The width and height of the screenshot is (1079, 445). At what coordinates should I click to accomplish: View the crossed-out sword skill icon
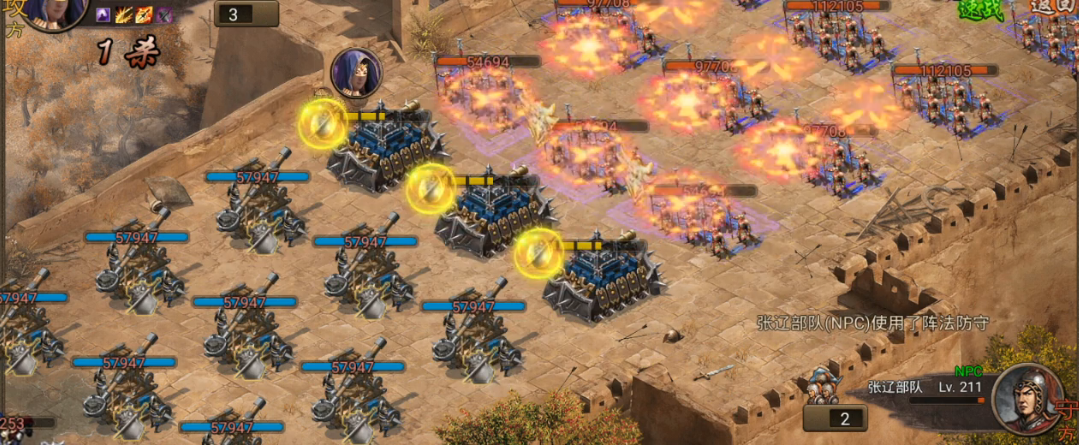pyautogui.click(x=145, y=15)
